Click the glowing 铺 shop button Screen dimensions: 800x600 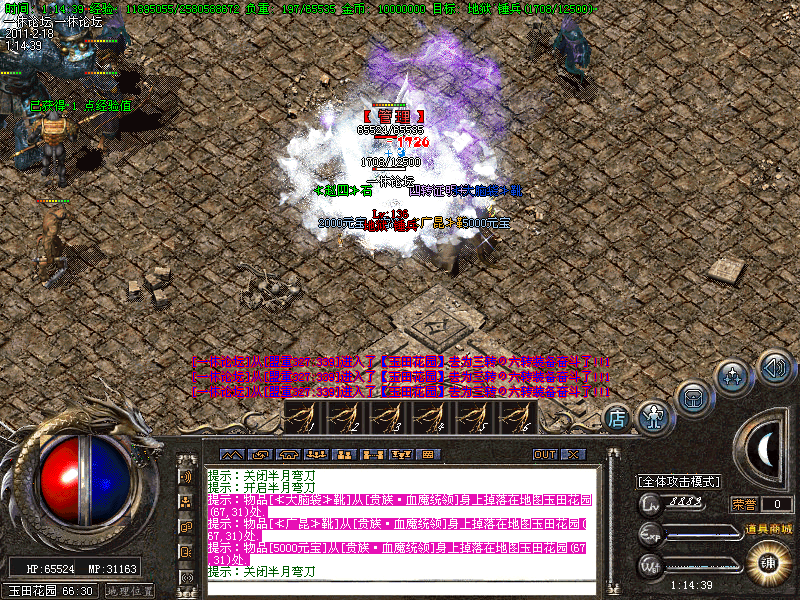(x=767, y=561)
